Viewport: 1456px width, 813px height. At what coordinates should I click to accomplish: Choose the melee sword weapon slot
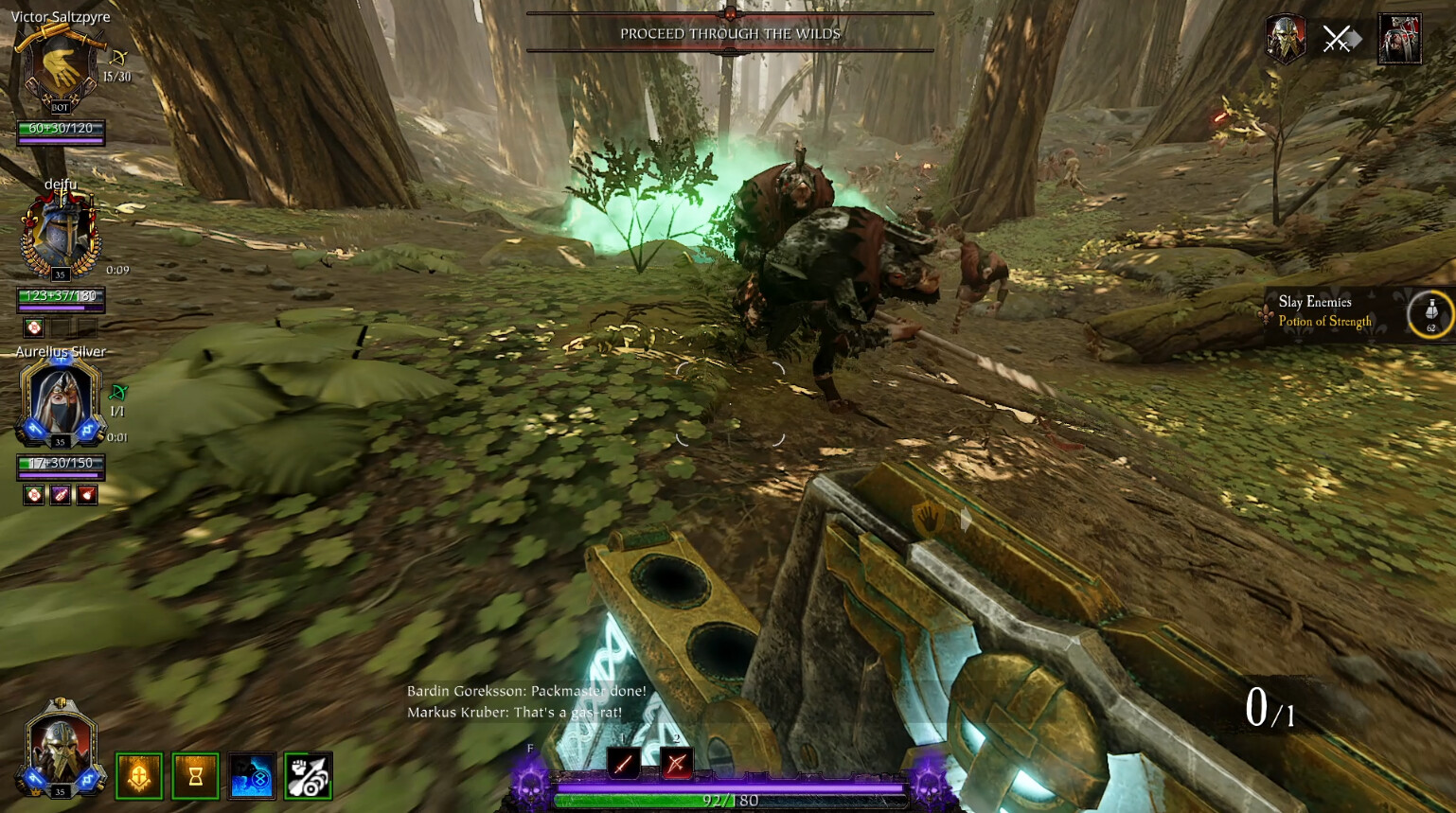[623, 763]
